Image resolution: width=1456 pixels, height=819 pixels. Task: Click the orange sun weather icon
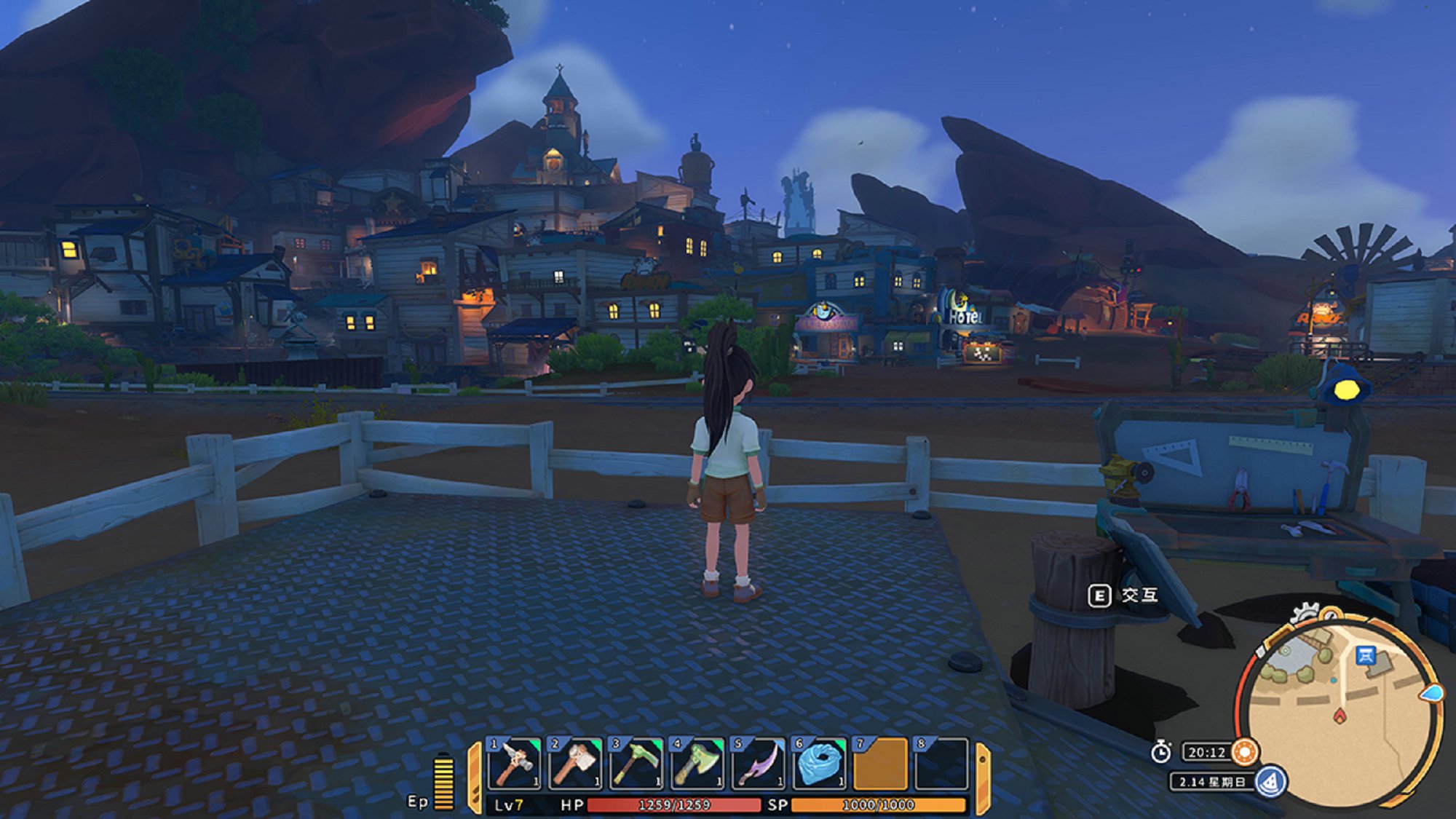click(1245, 751)
